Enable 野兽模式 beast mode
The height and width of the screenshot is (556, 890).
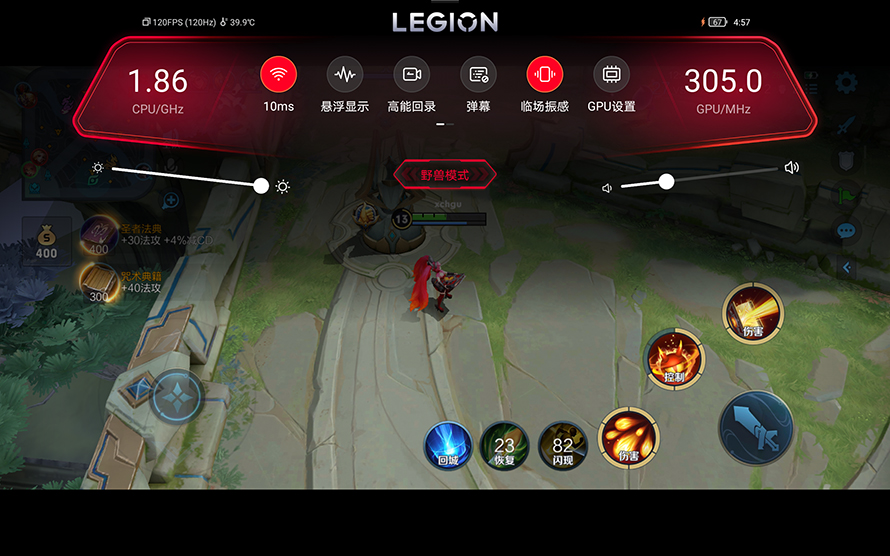[445, 175]
